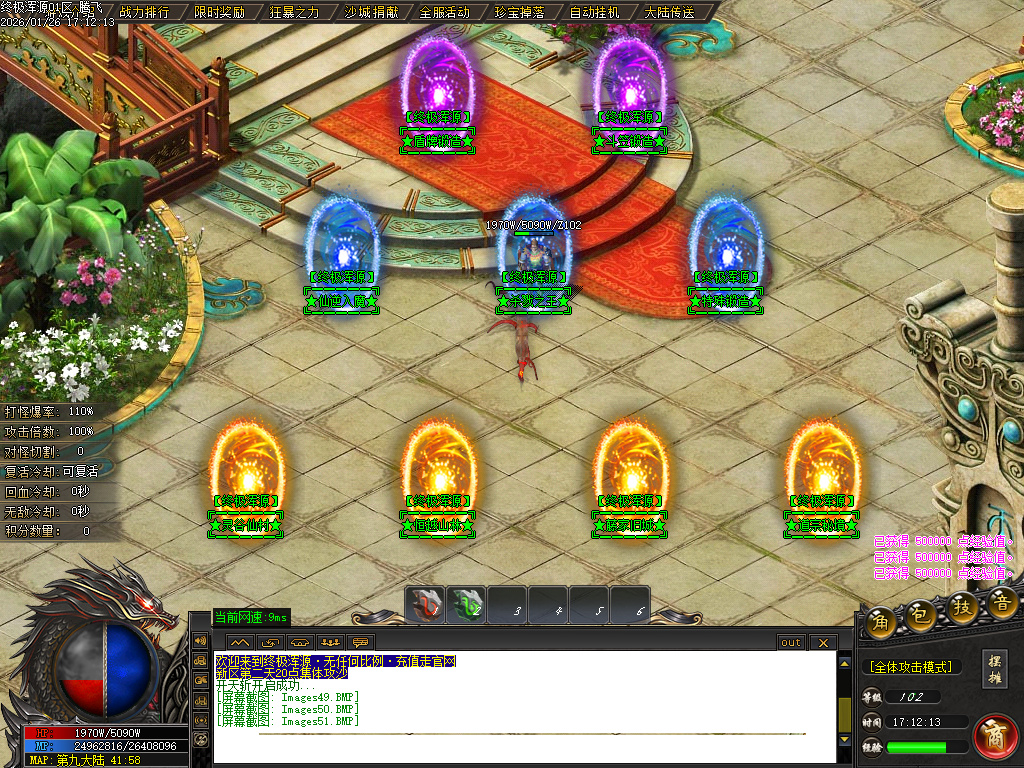This screenshot has width=1024, height=768.
Task: Select the 狂暴之力 top menu entry
Action: tap(294, 12)
